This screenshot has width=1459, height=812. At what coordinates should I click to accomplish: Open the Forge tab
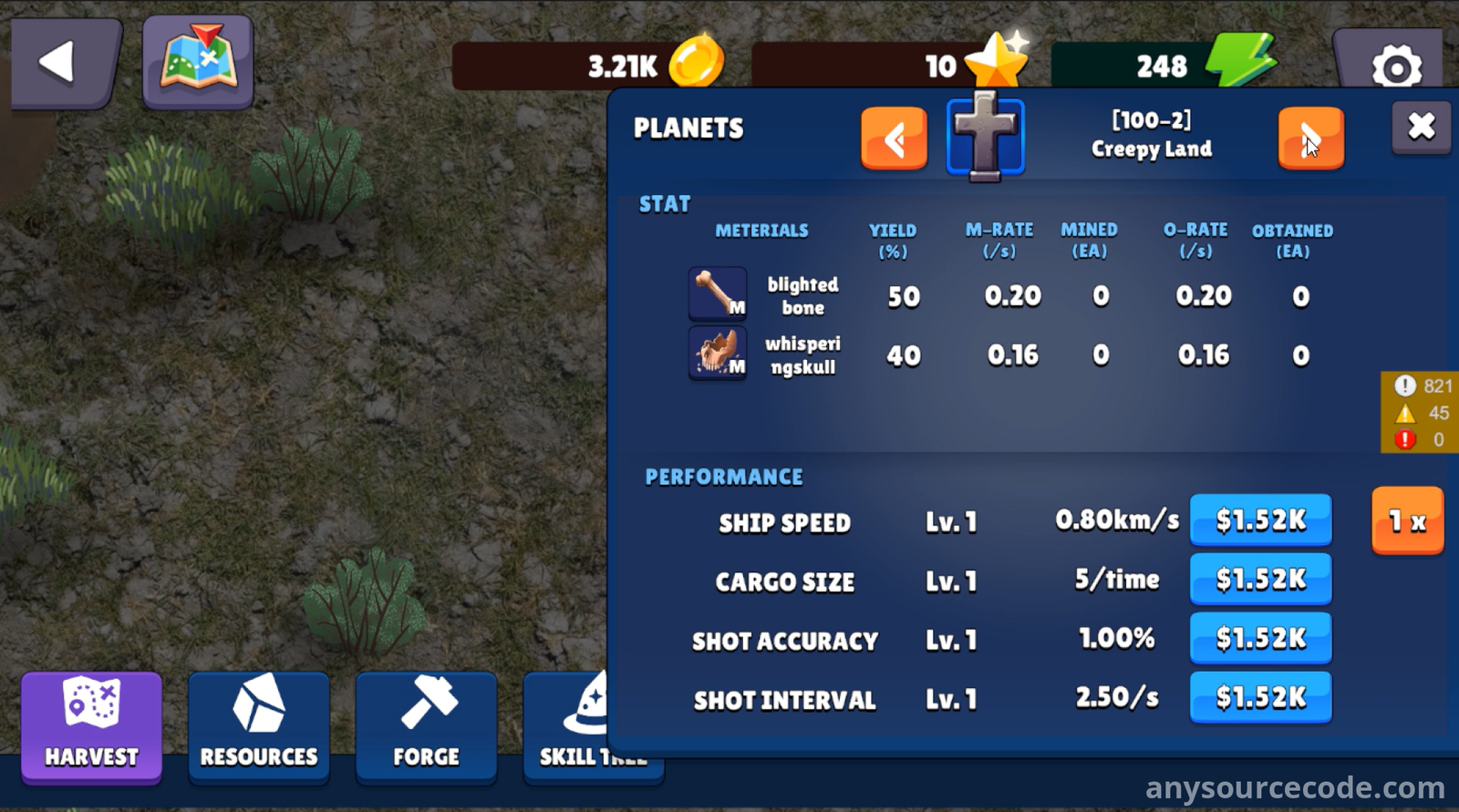[426, 726]
